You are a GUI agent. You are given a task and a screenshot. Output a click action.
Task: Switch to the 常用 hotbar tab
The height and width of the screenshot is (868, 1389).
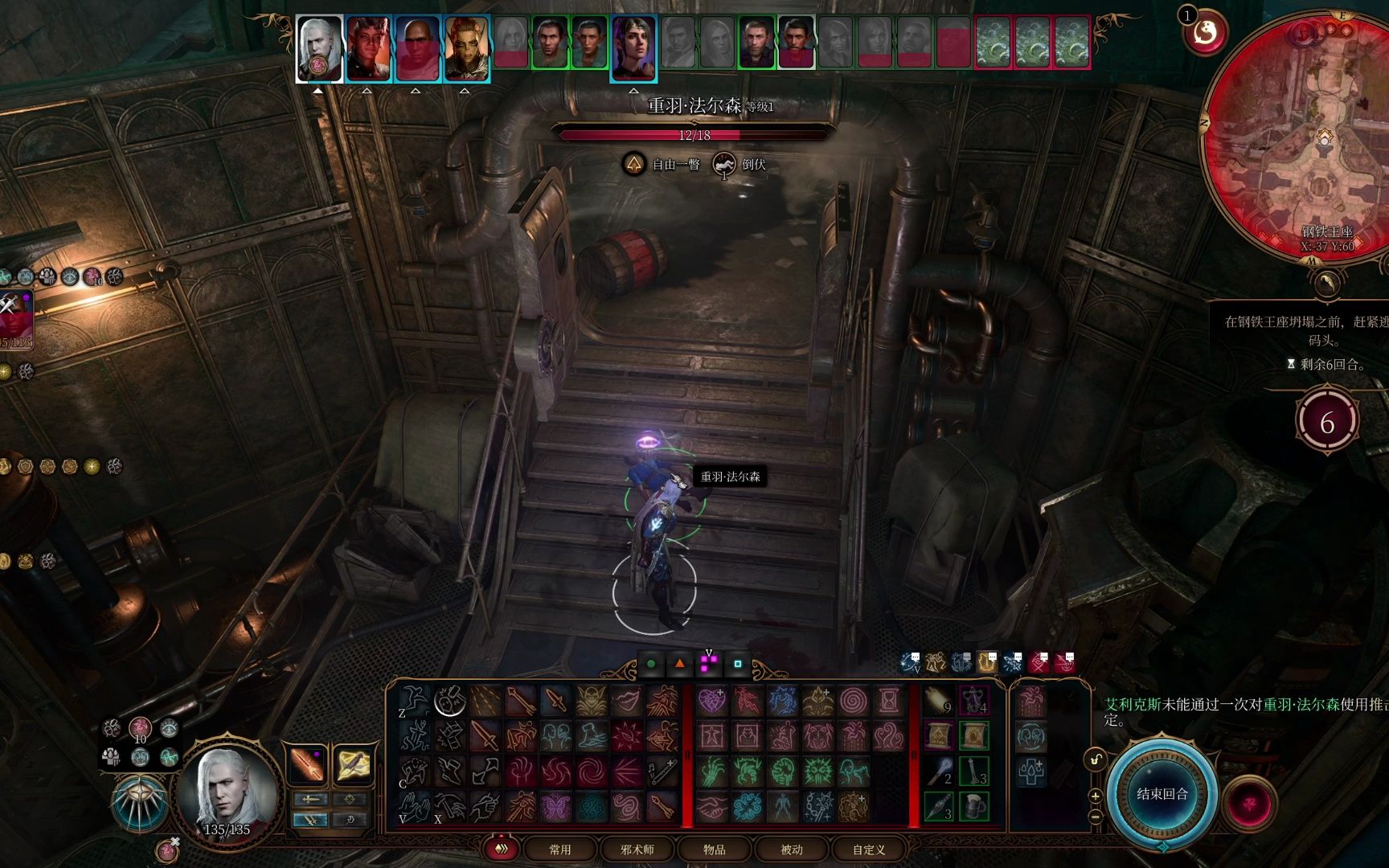(560, 850)
